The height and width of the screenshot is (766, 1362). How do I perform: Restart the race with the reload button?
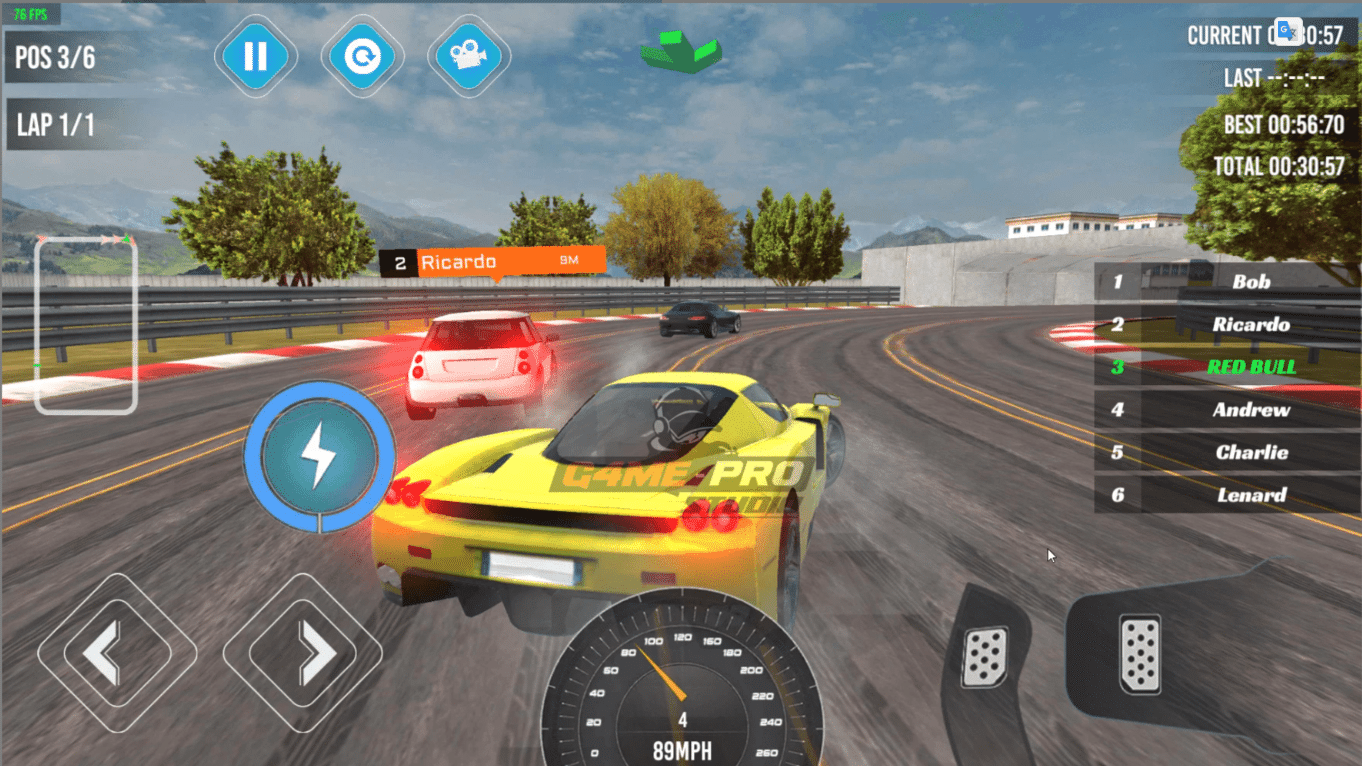pyautogui.click(x=362, y=56)
